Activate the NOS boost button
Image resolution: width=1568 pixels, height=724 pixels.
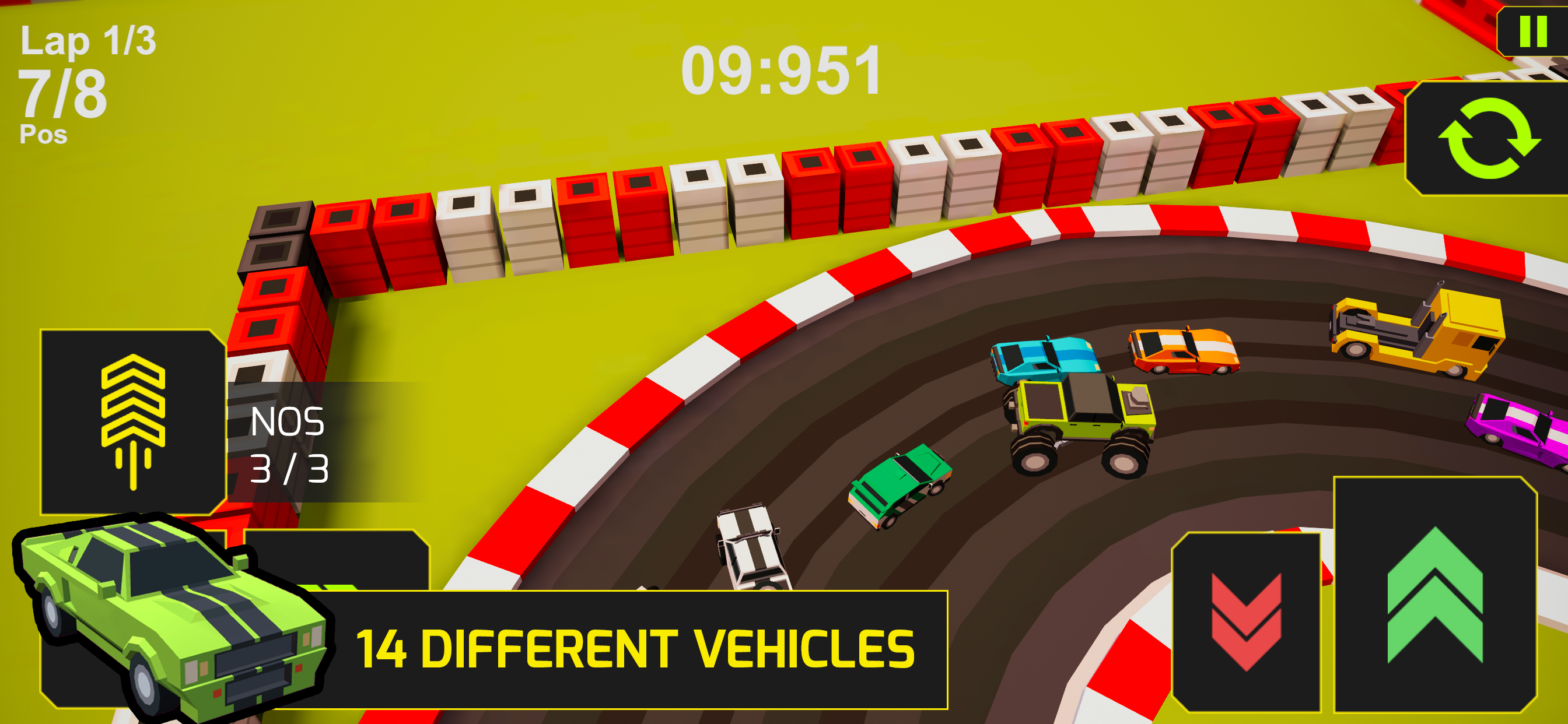pos(134,421)
